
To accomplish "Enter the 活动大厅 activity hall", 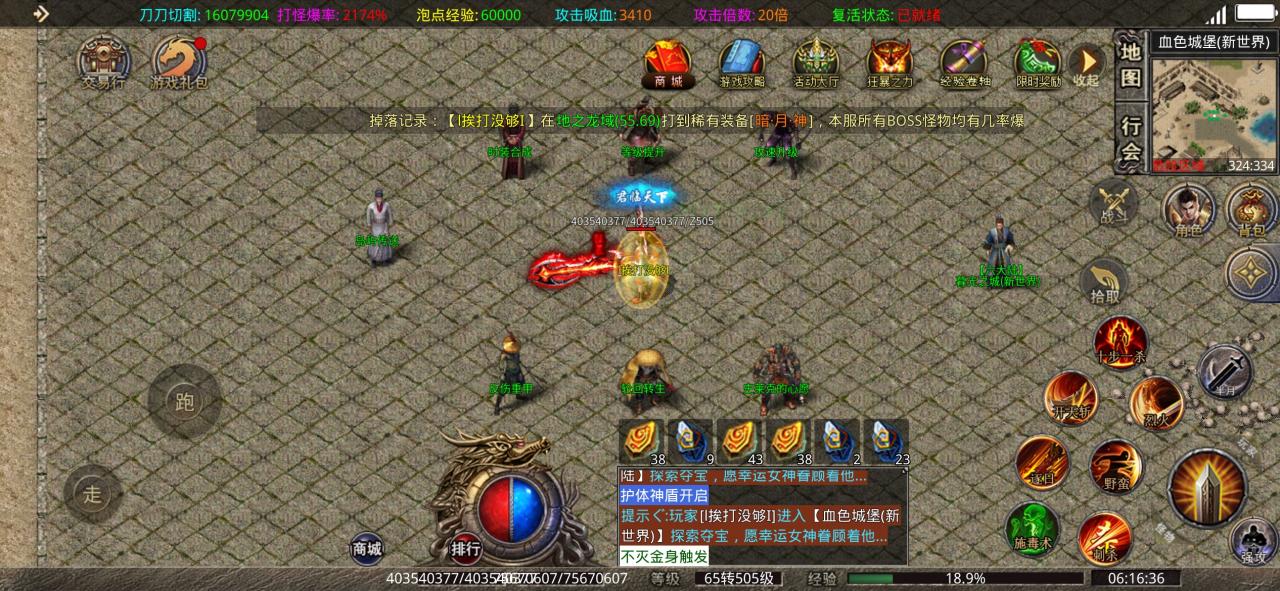I will (x=816, y=63).
